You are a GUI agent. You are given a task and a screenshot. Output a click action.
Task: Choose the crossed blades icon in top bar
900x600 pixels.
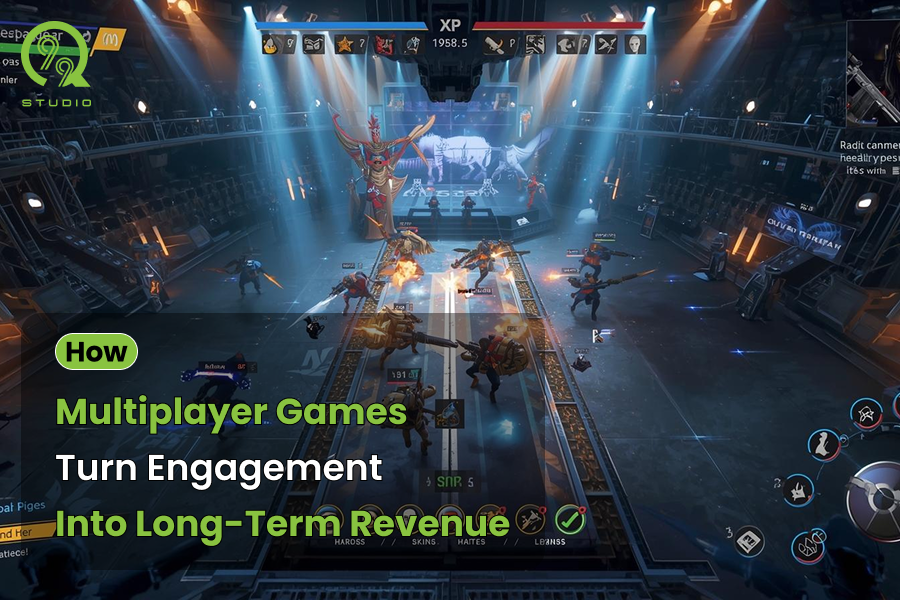point(606,44)
